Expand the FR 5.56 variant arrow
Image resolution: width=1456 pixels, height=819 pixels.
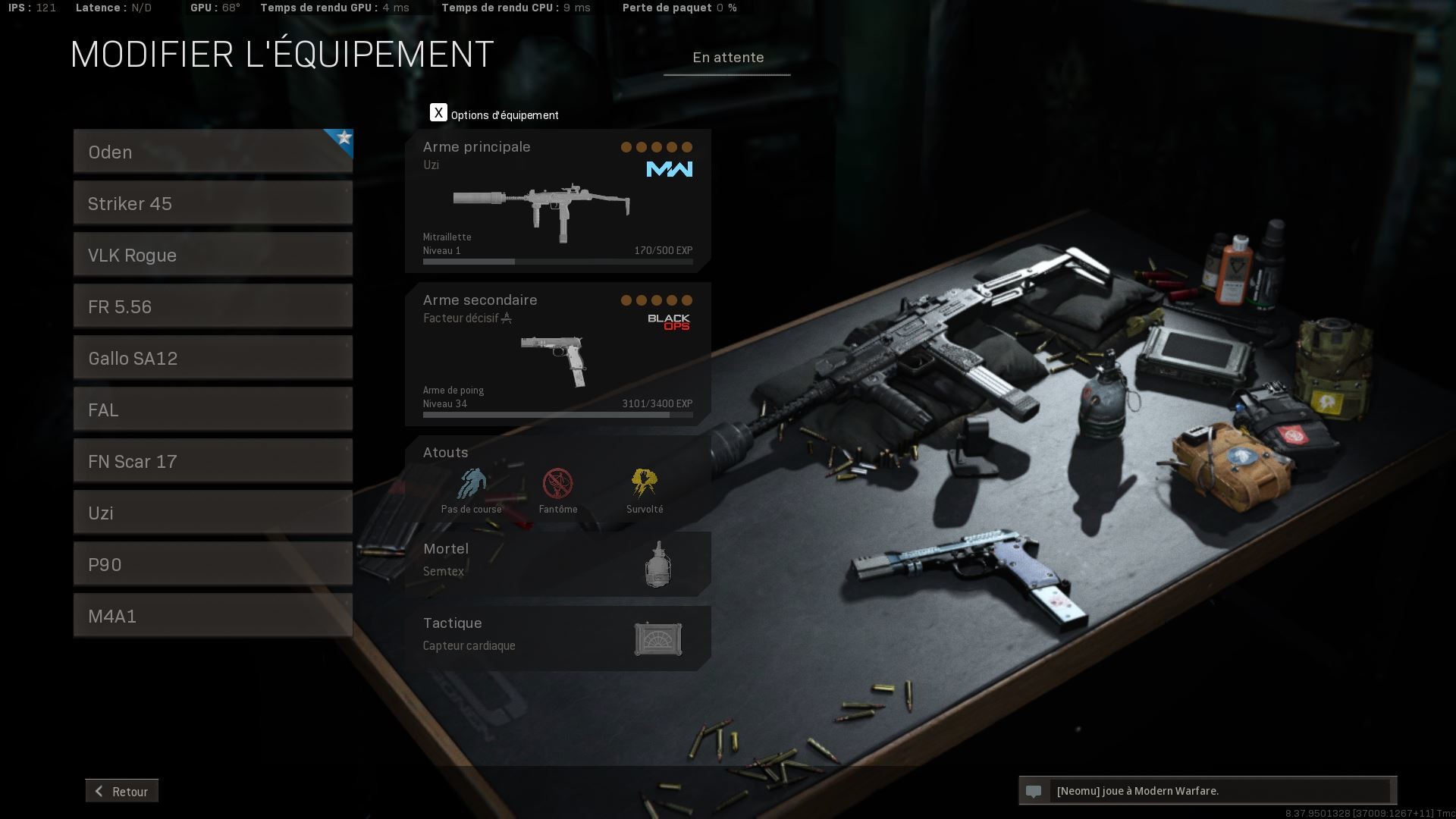tap(348, 295)
